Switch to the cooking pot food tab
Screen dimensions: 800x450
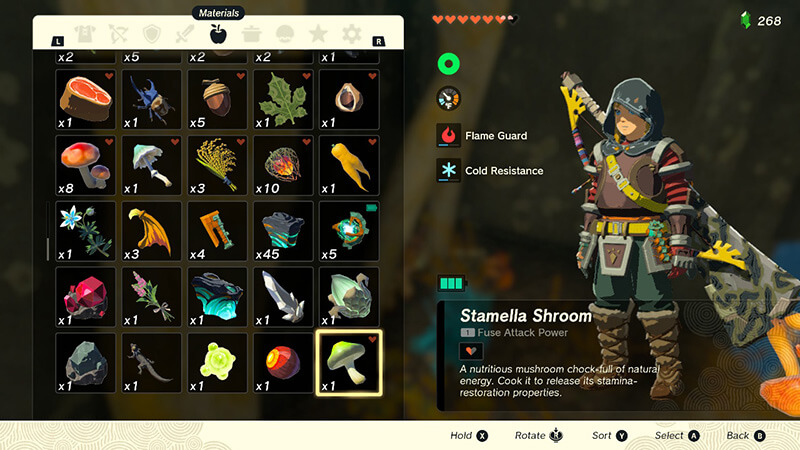pos(251,34)
